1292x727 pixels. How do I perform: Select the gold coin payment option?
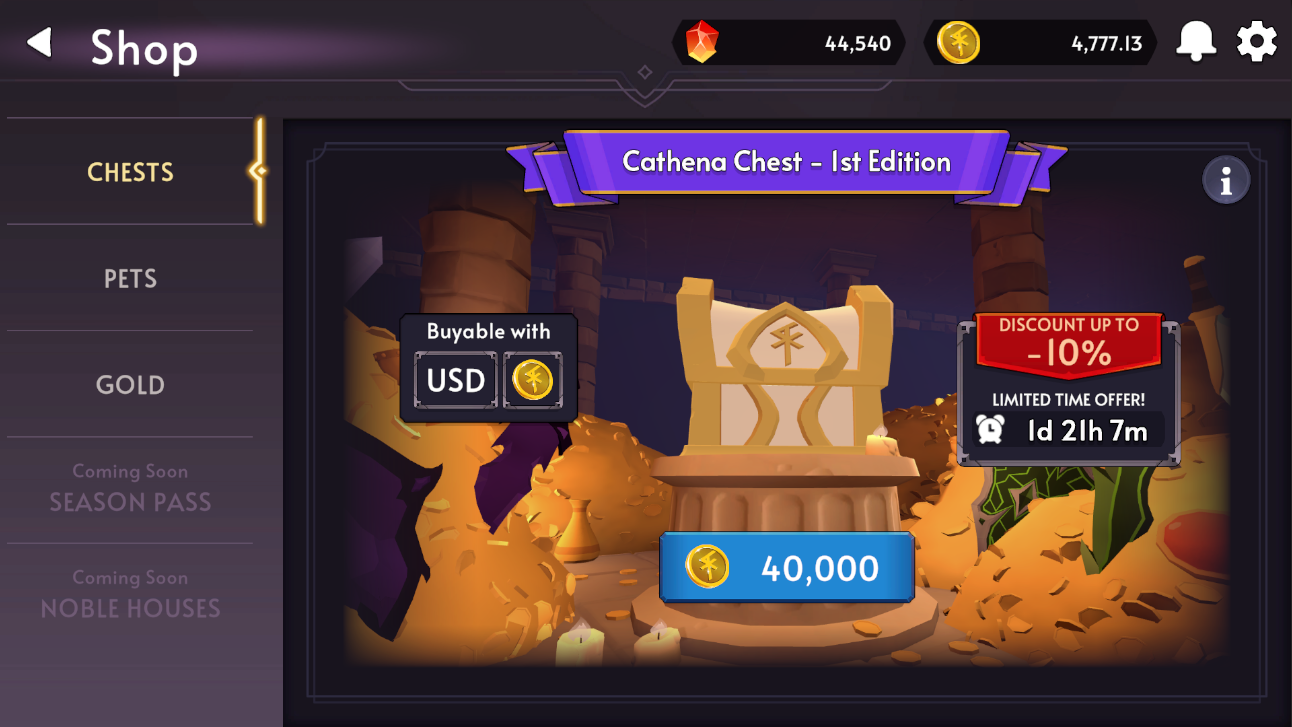[533, 380]
